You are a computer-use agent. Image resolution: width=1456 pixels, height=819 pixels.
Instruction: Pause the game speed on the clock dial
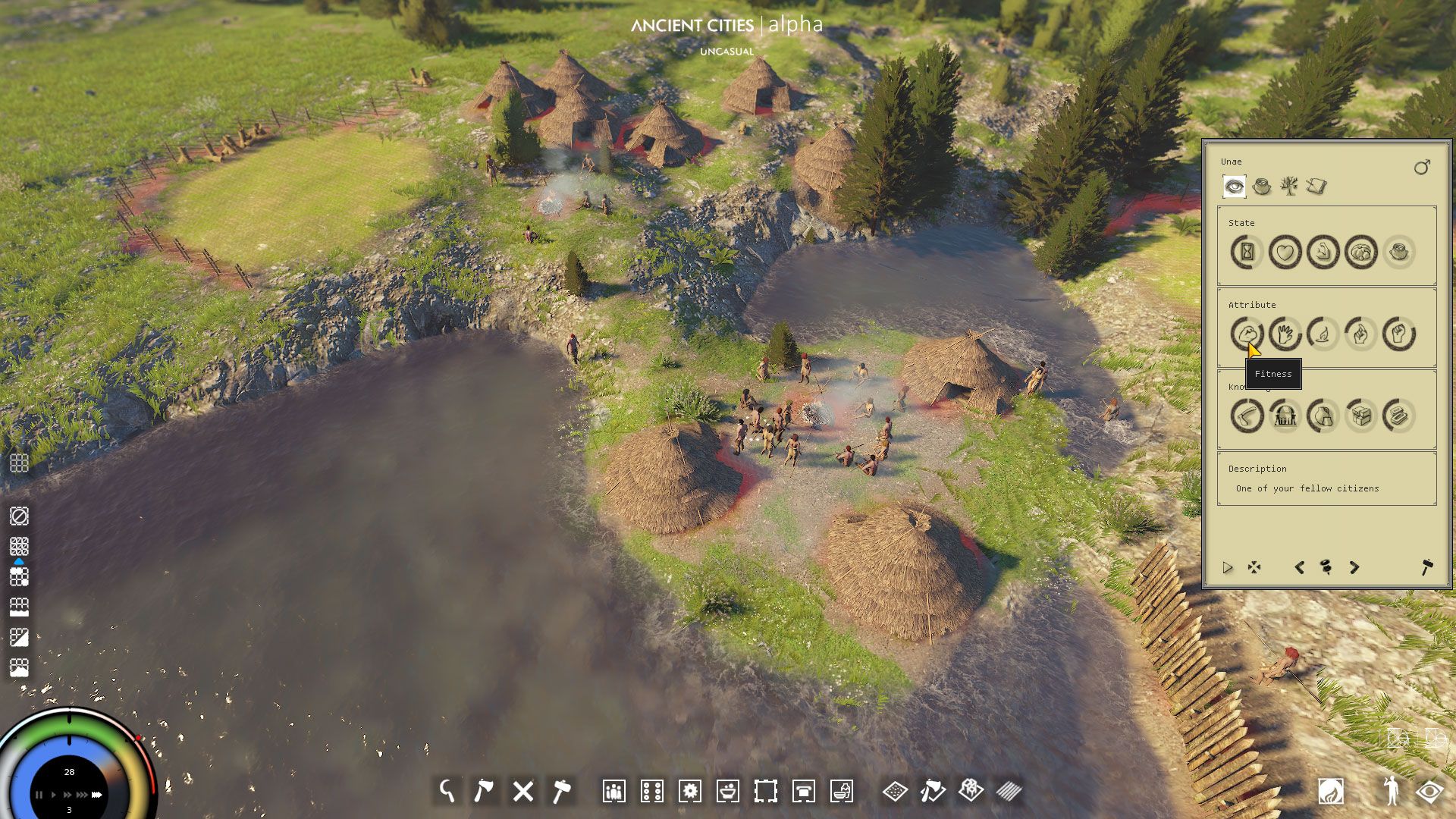click(39, 795)
